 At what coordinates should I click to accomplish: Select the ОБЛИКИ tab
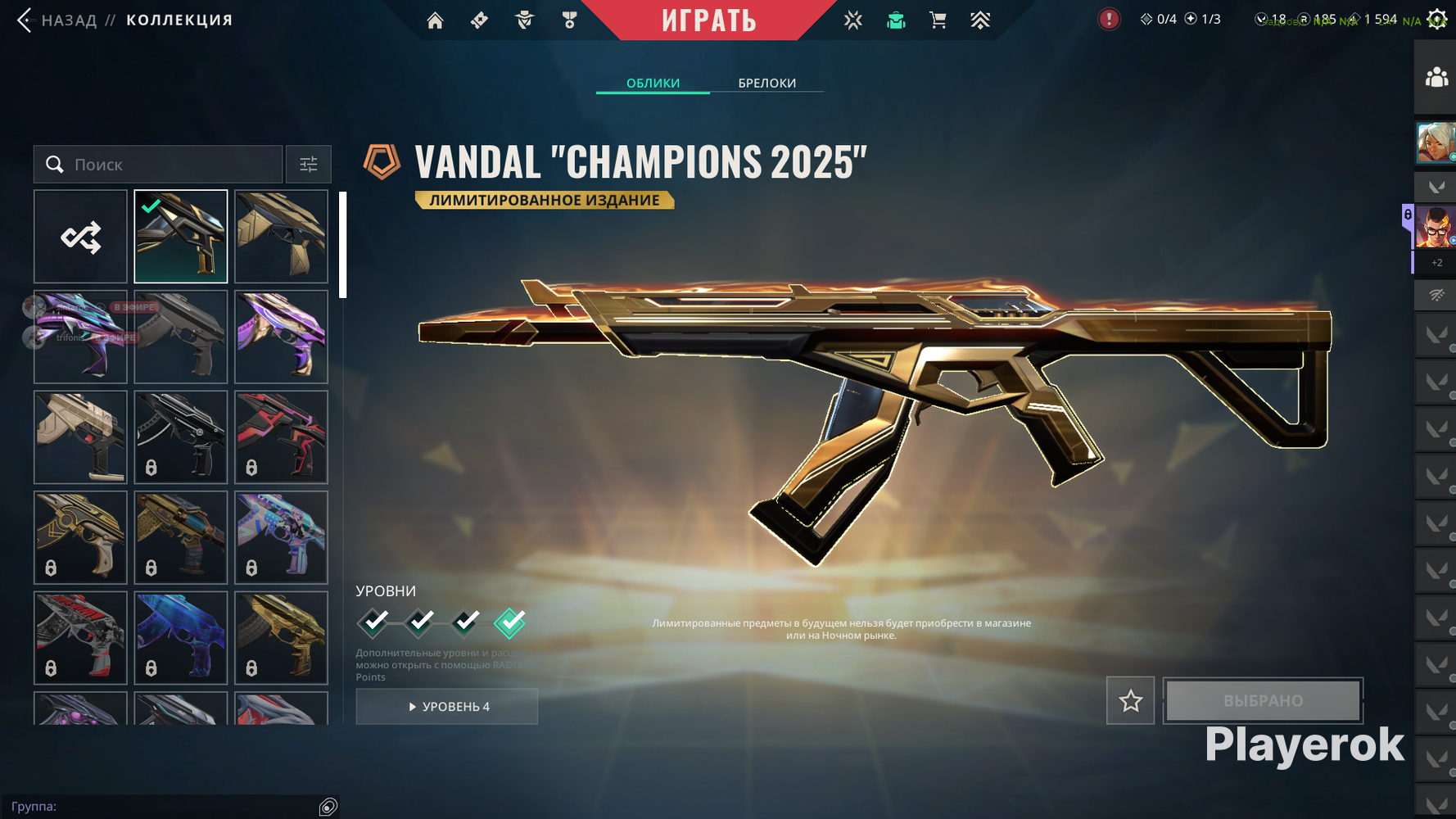[653, 83]
